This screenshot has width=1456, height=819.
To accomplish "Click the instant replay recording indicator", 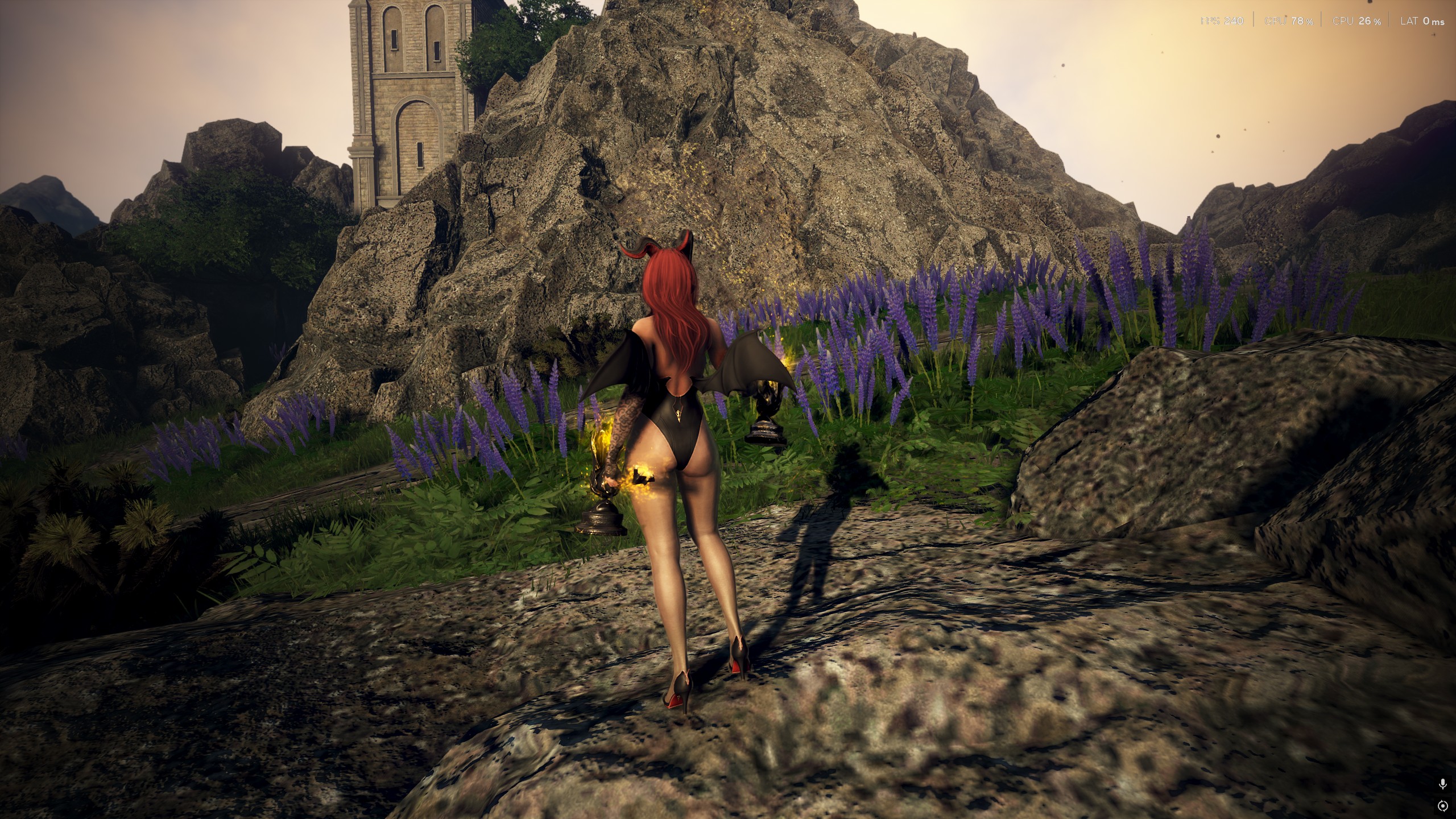I will [x=1442, y=806].
